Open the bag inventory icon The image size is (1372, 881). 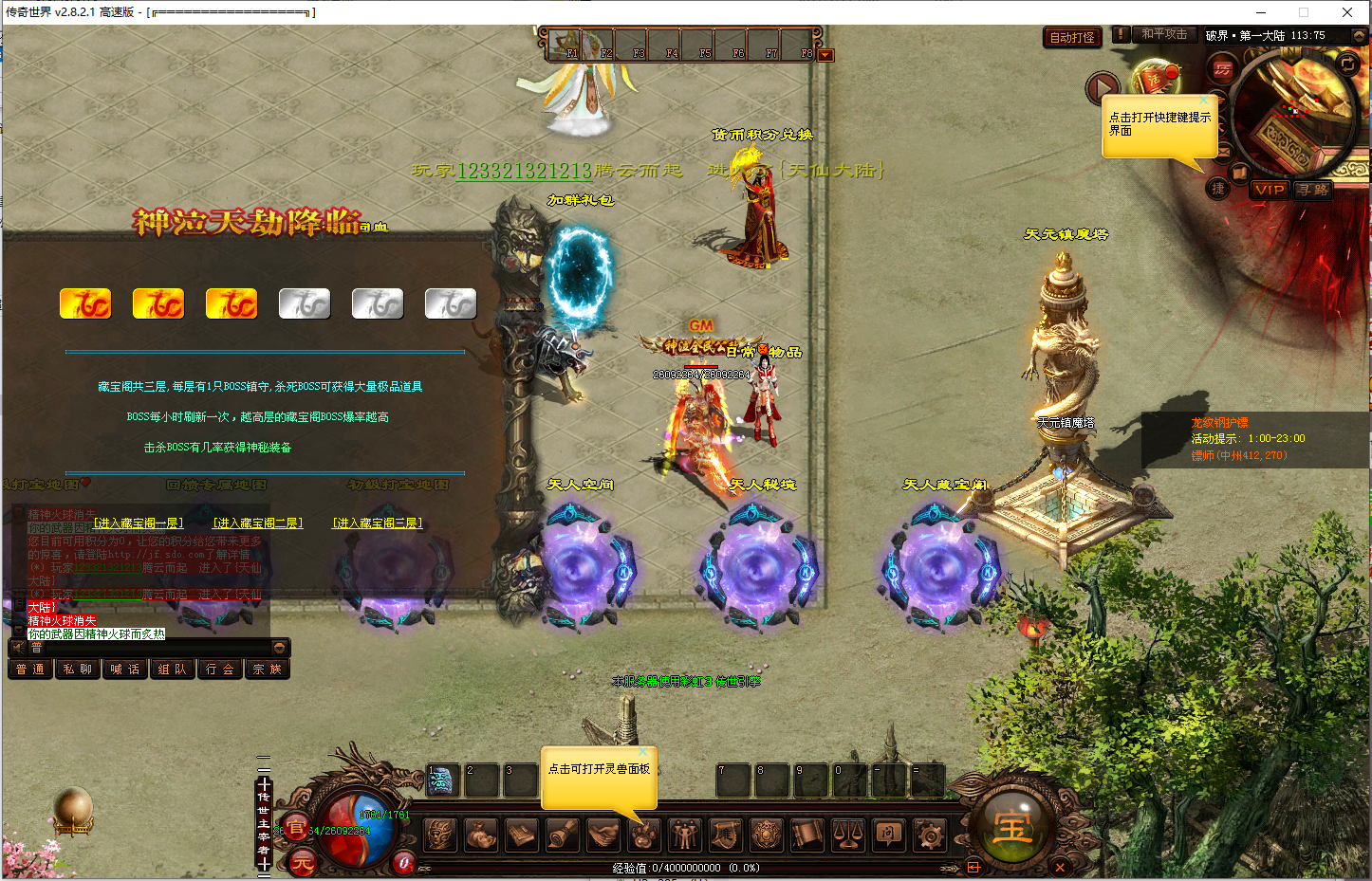click(x=479, y=835)
